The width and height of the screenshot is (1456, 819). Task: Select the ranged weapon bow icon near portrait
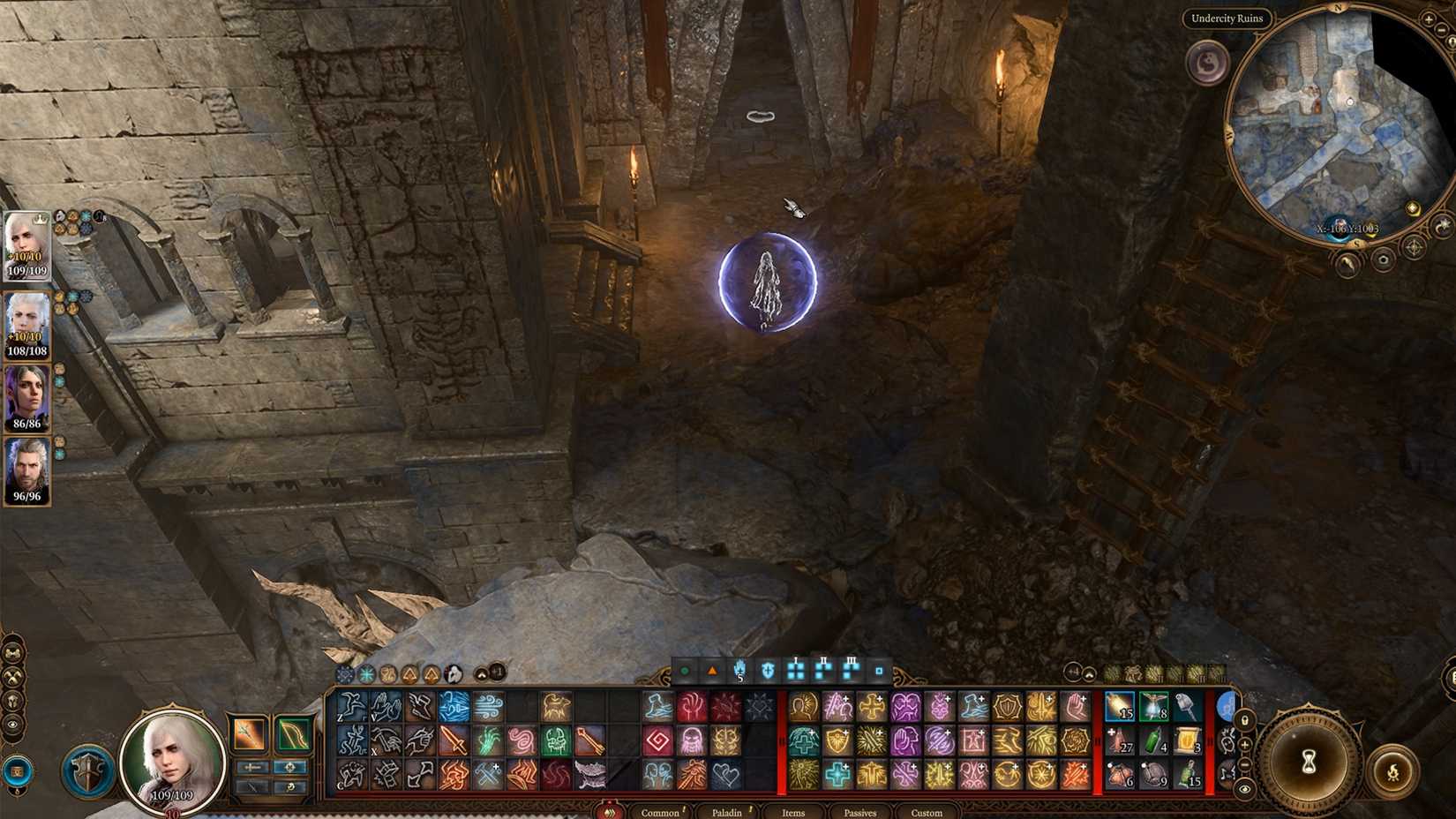[294, 734]
